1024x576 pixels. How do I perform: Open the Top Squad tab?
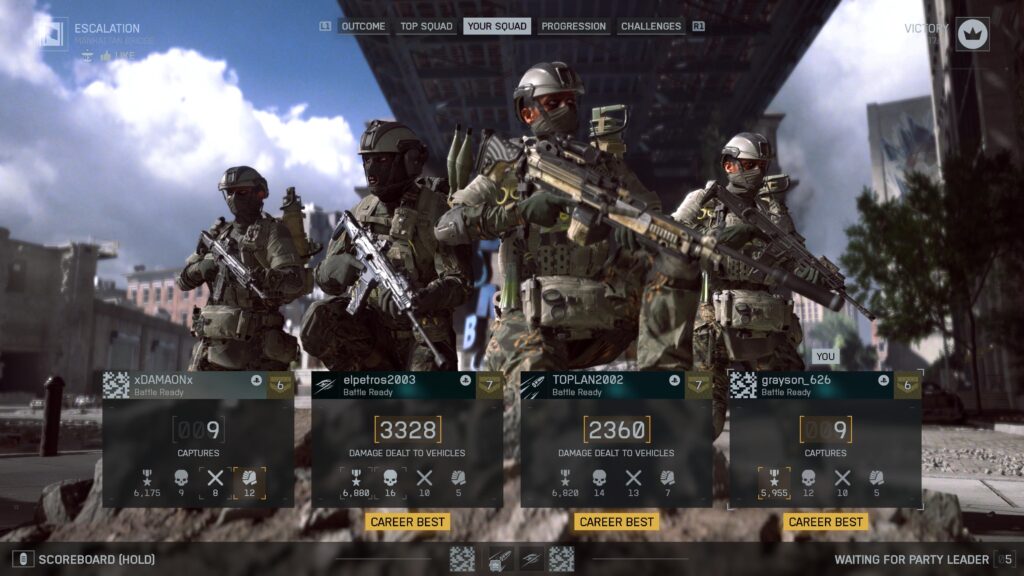click(426, 26)
